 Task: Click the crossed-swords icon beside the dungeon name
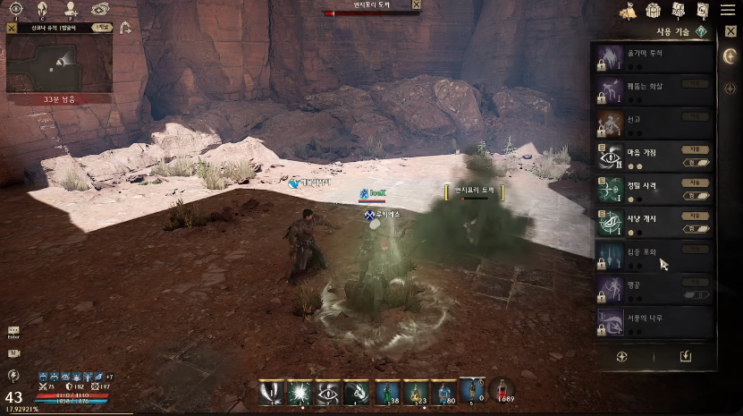point(11,28)
